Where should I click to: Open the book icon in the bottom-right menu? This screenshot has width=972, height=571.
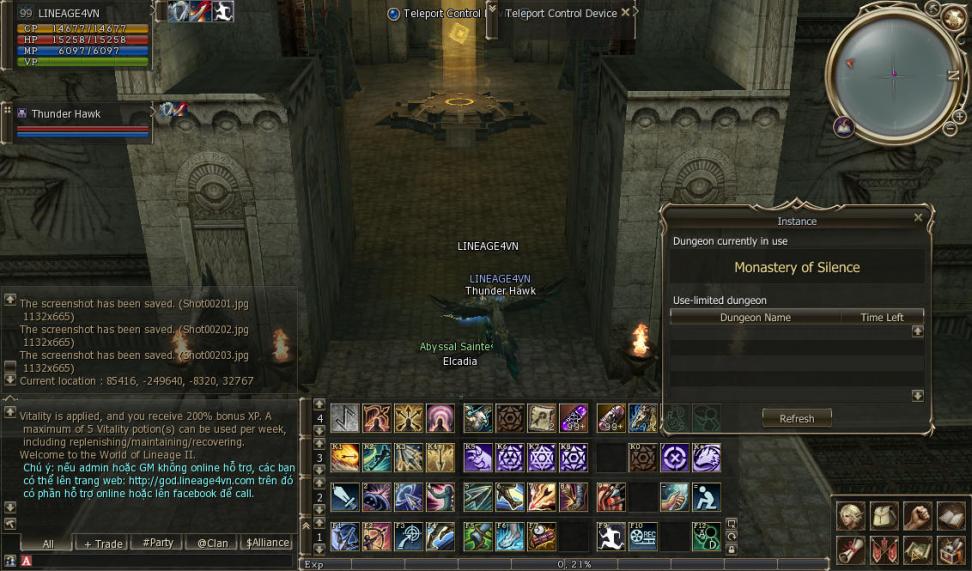point(950,516)
